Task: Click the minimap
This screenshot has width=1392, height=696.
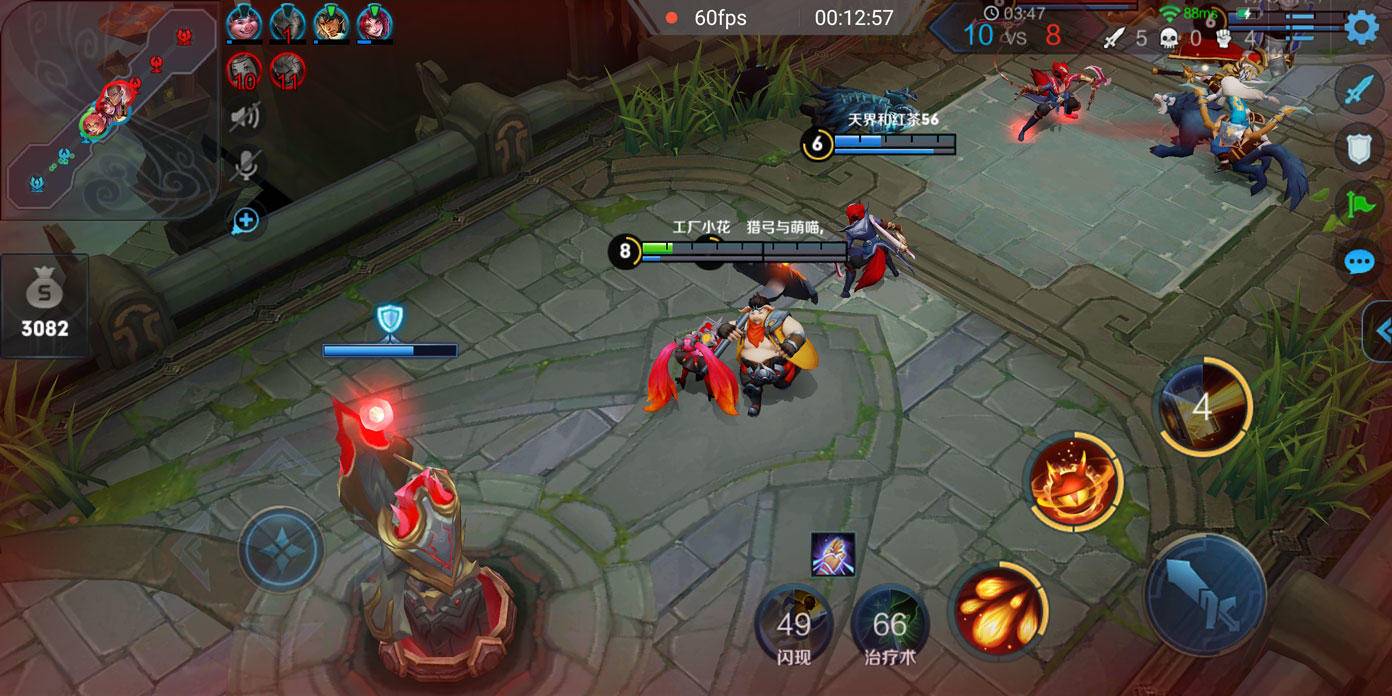Action: [x=108, y=110]
